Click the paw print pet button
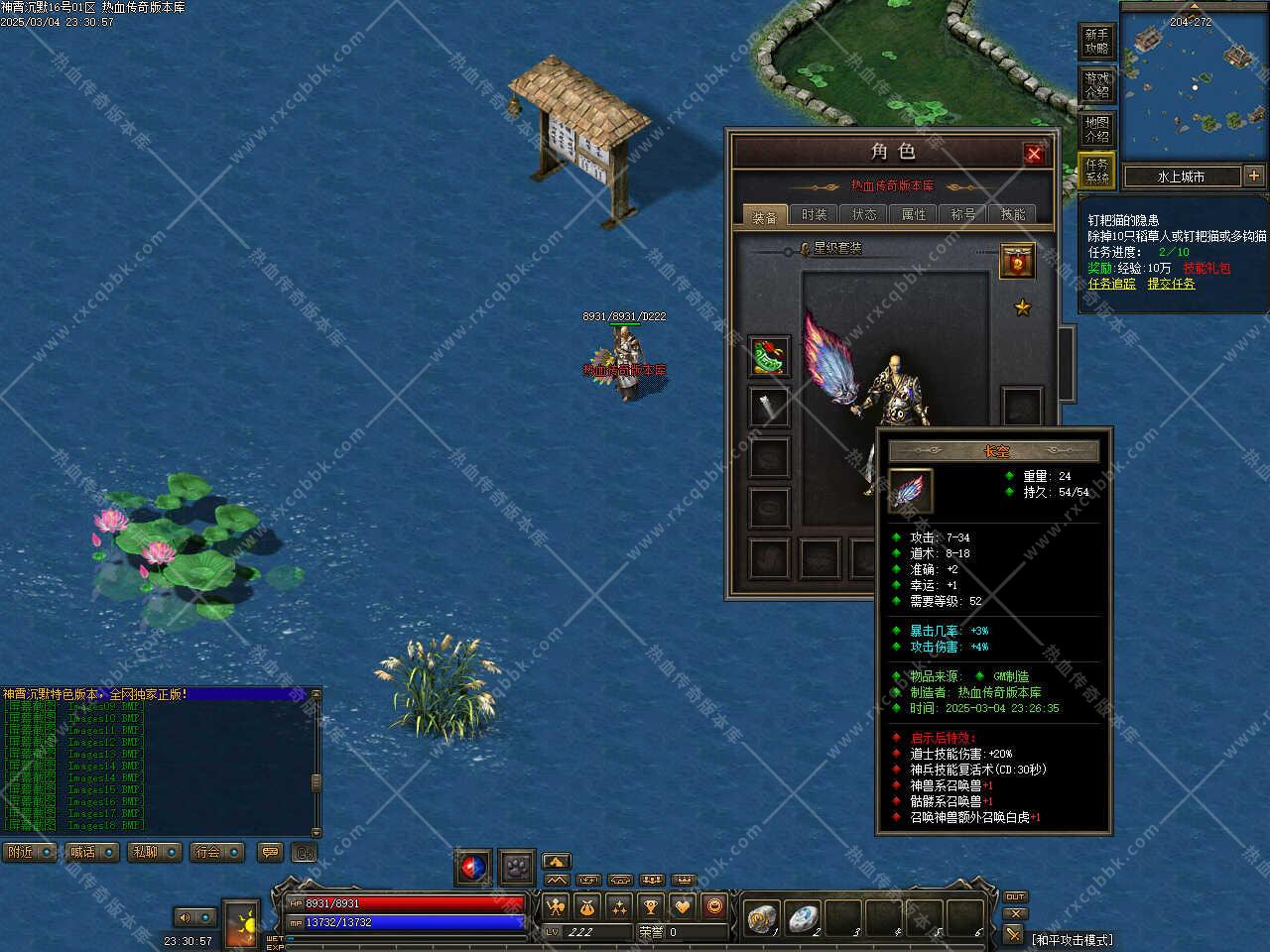Viewport: 1270px width, 952px height. tap(517, 867)
